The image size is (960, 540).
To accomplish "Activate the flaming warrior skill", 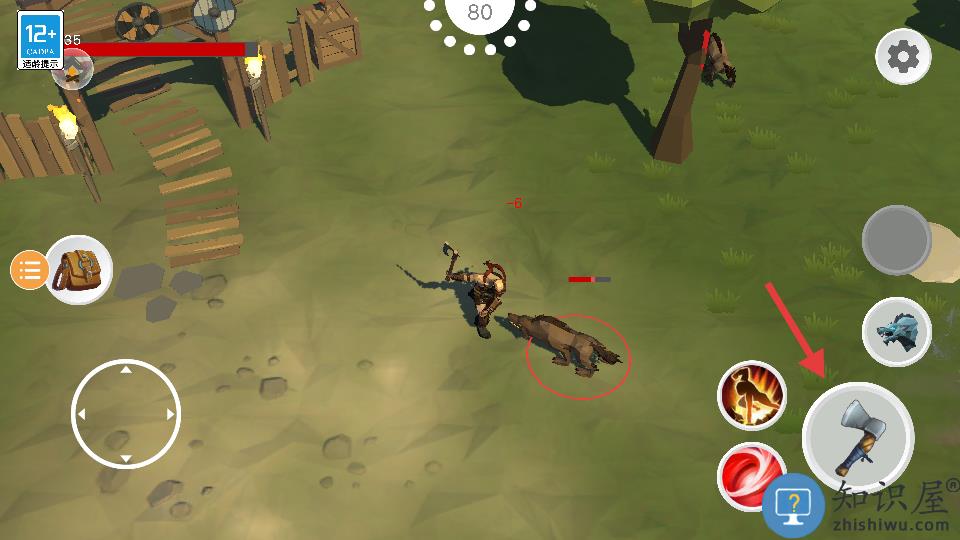I will coord(752,395).
